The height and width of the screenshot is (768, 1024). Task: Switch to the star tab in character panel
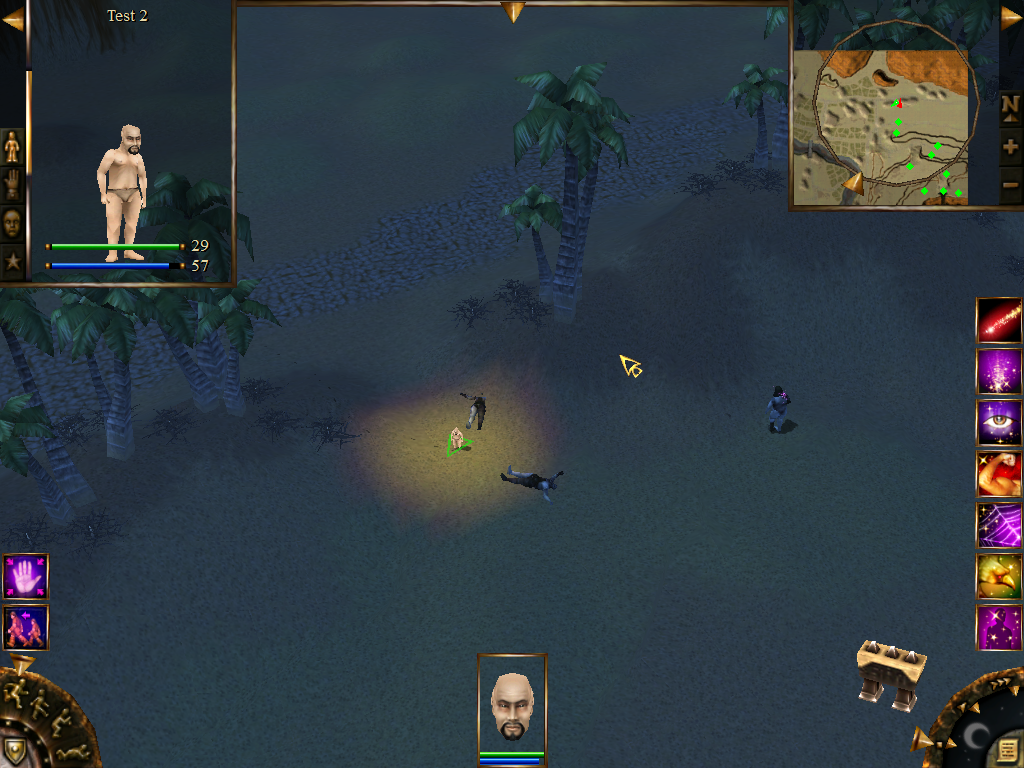point(12,262)
